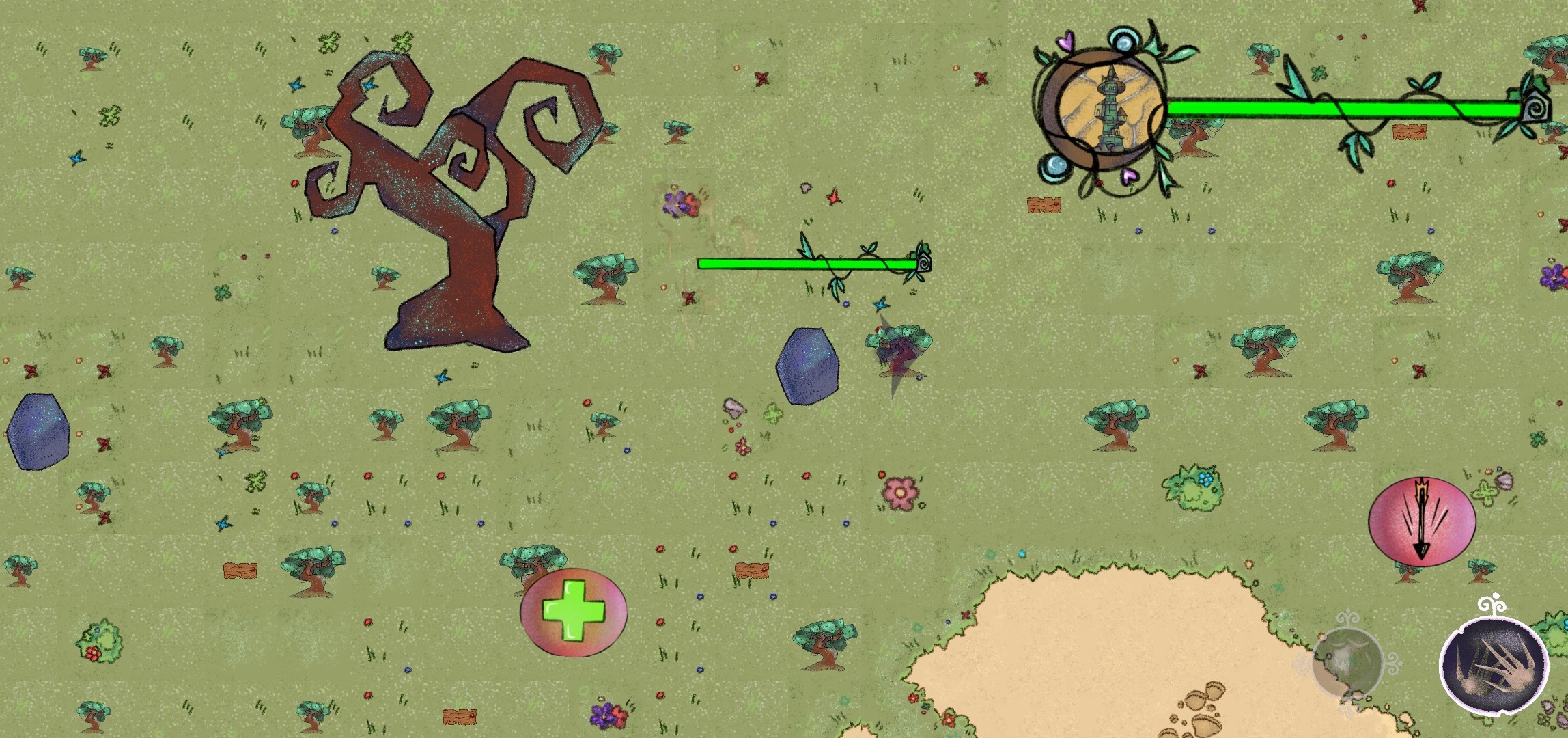Tap the green plus heal button
Image resolution: width=1568 pixels, height=738 pixels.
pos(574,612)
